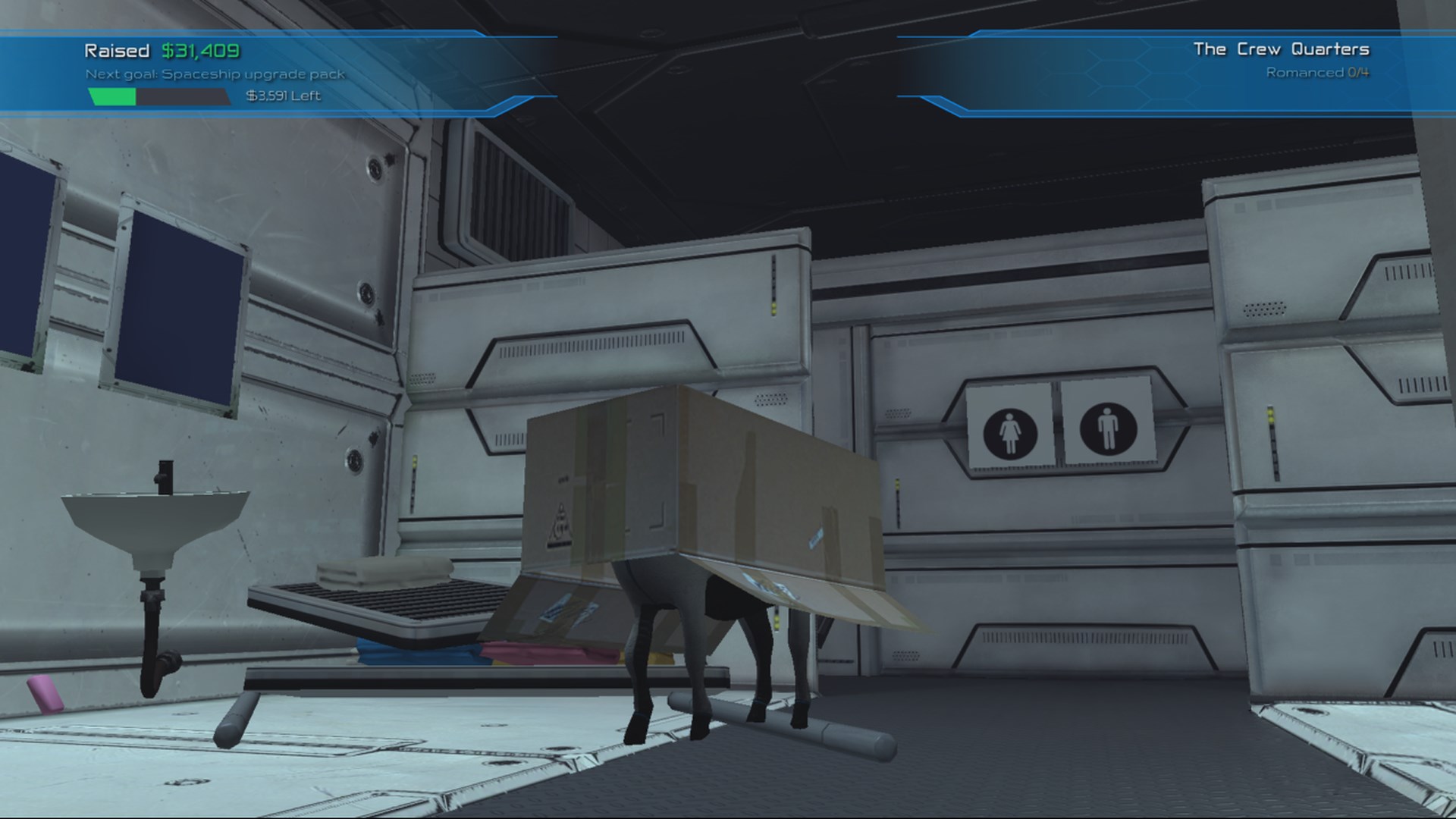
Task: Click The Crew Quarters title banner
Action: (1282, 47)
